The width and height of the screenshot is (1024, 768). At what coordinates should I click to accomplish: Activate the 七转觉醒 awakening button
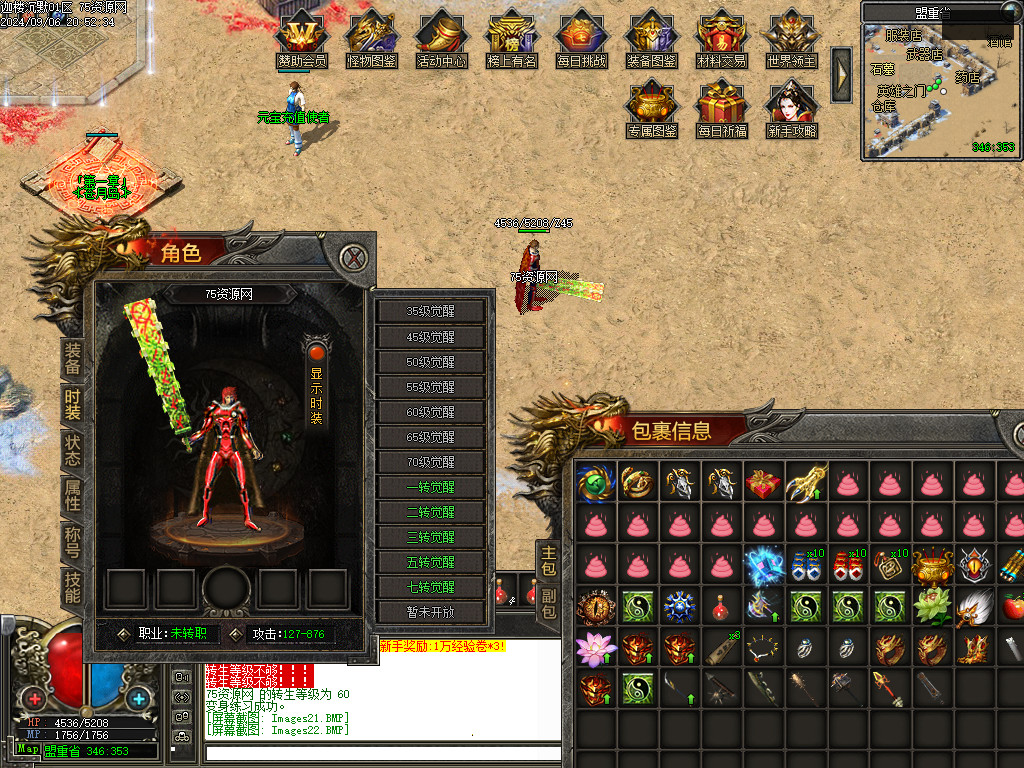[x=431, y=587]
